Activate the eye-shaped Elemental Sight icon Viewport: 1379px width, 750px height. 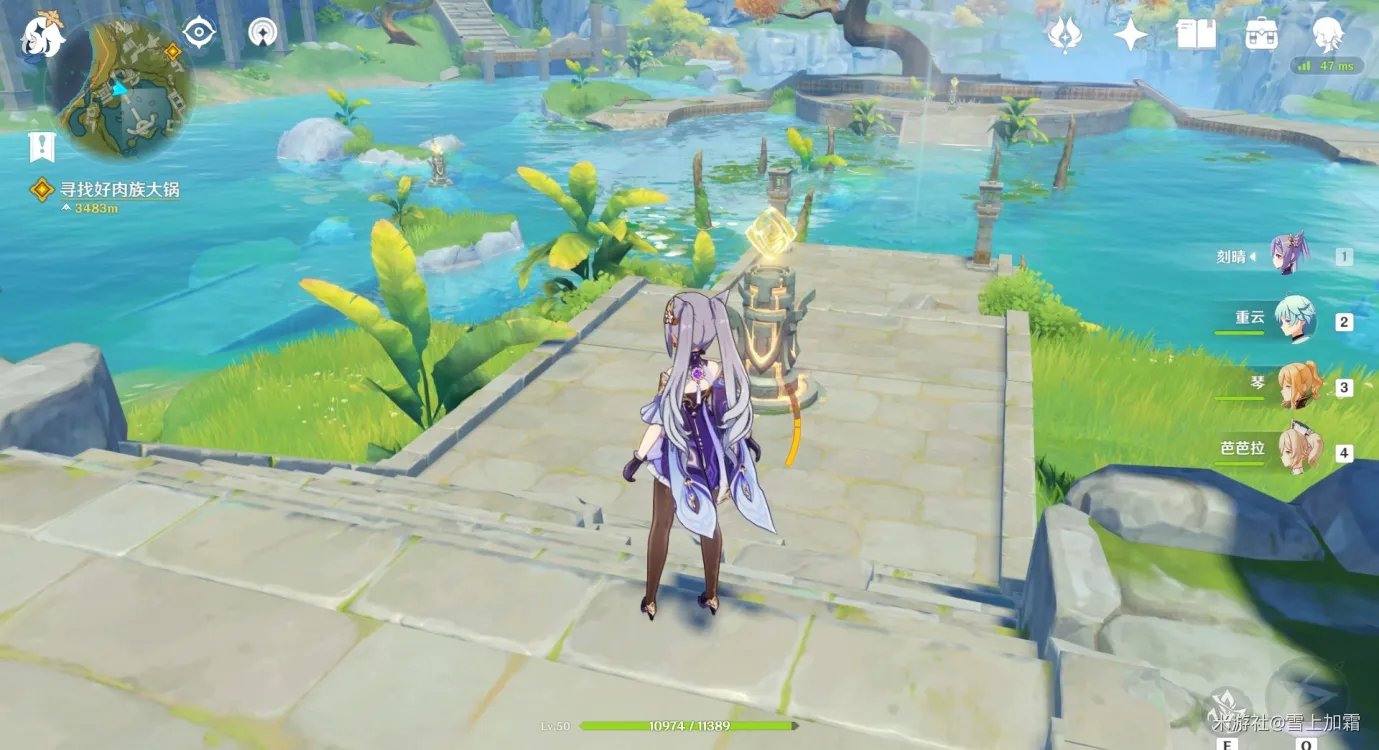pyautogui.click(x=199, y=33)
